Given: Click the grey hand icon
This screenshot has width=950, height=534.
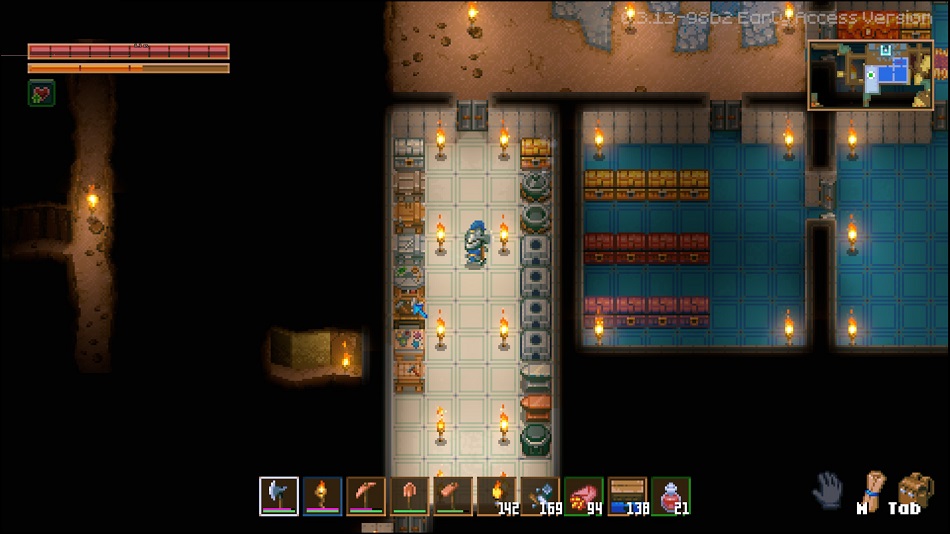Looking at the screenshot, I should (828, 491).
